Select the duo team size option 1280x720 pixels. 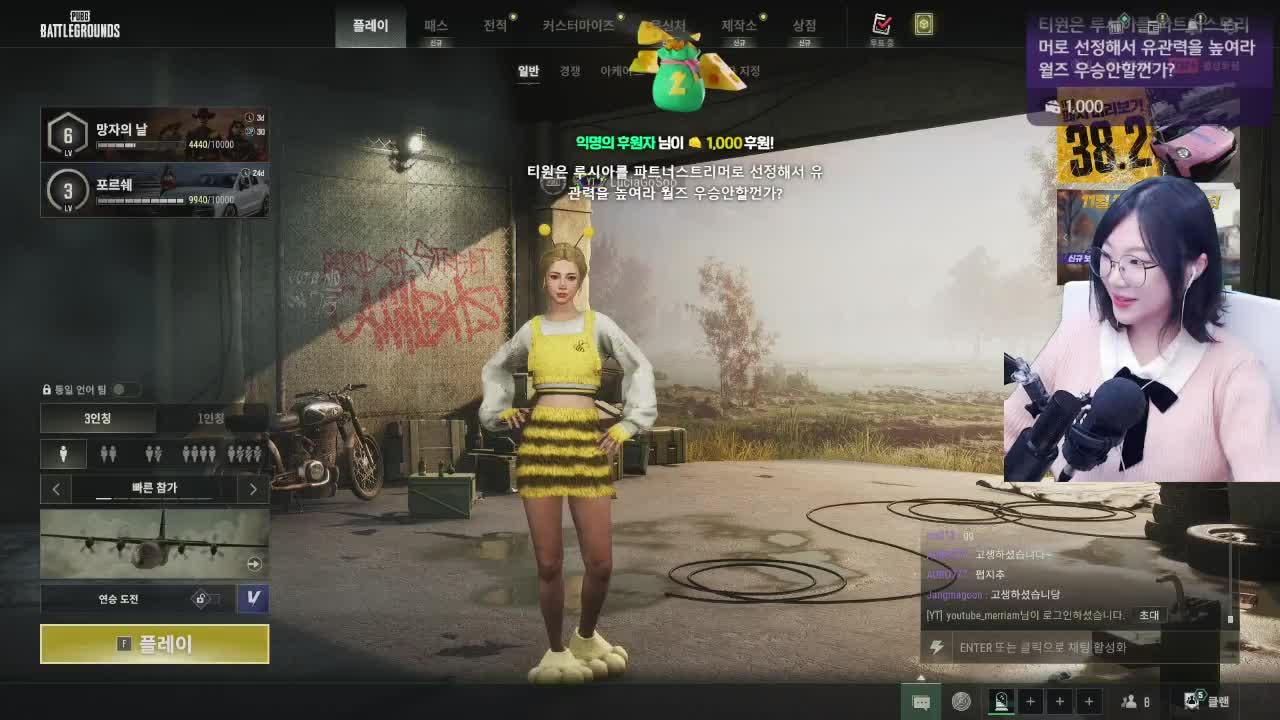pyautogui.click(x=107, y=453)
